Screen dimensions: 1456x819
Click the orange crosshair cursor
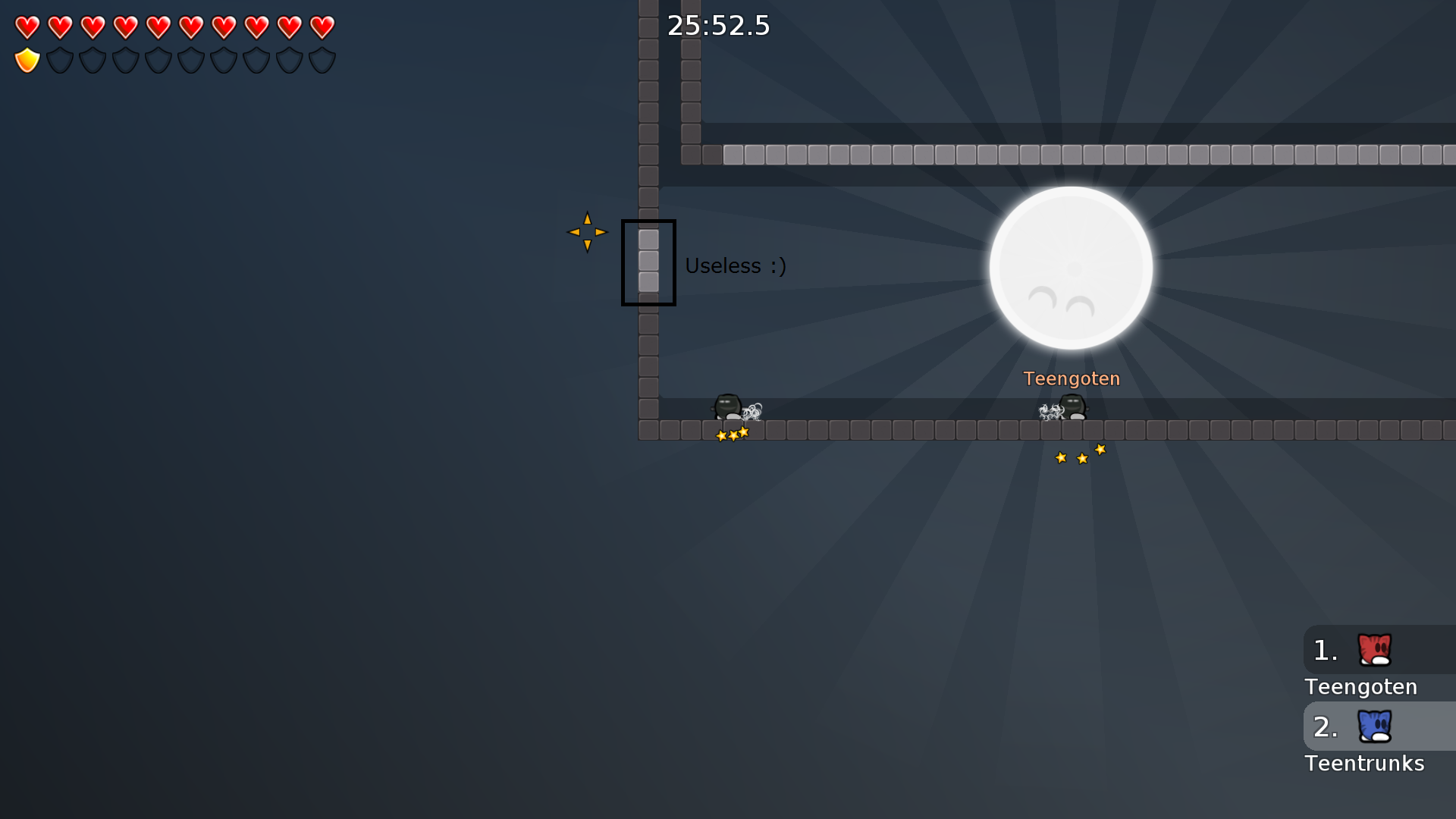pyautogui.click(x=588, y=231)
